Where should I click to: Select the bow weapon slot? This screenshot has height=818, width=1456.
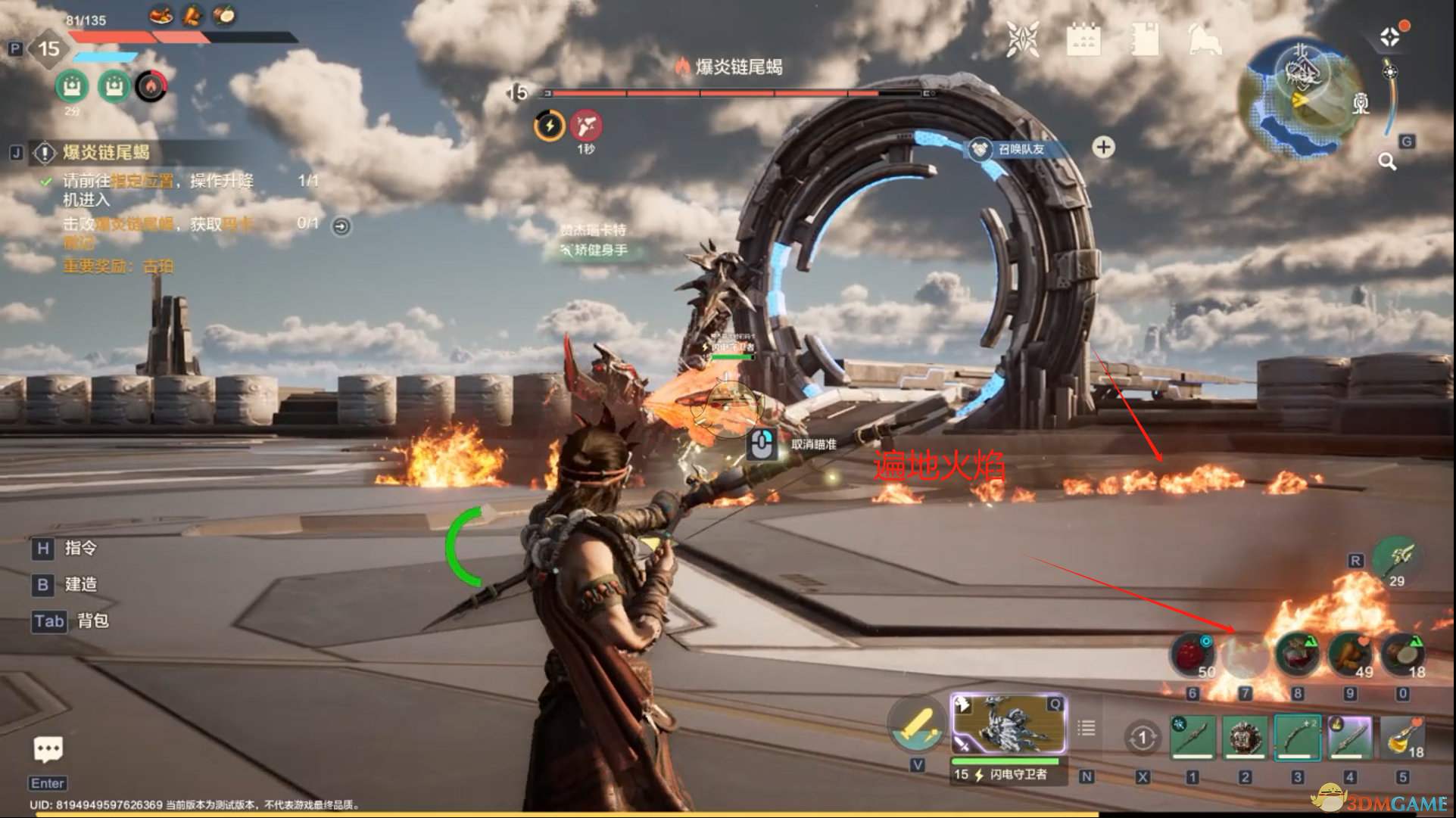click(x=1298, y=737)
